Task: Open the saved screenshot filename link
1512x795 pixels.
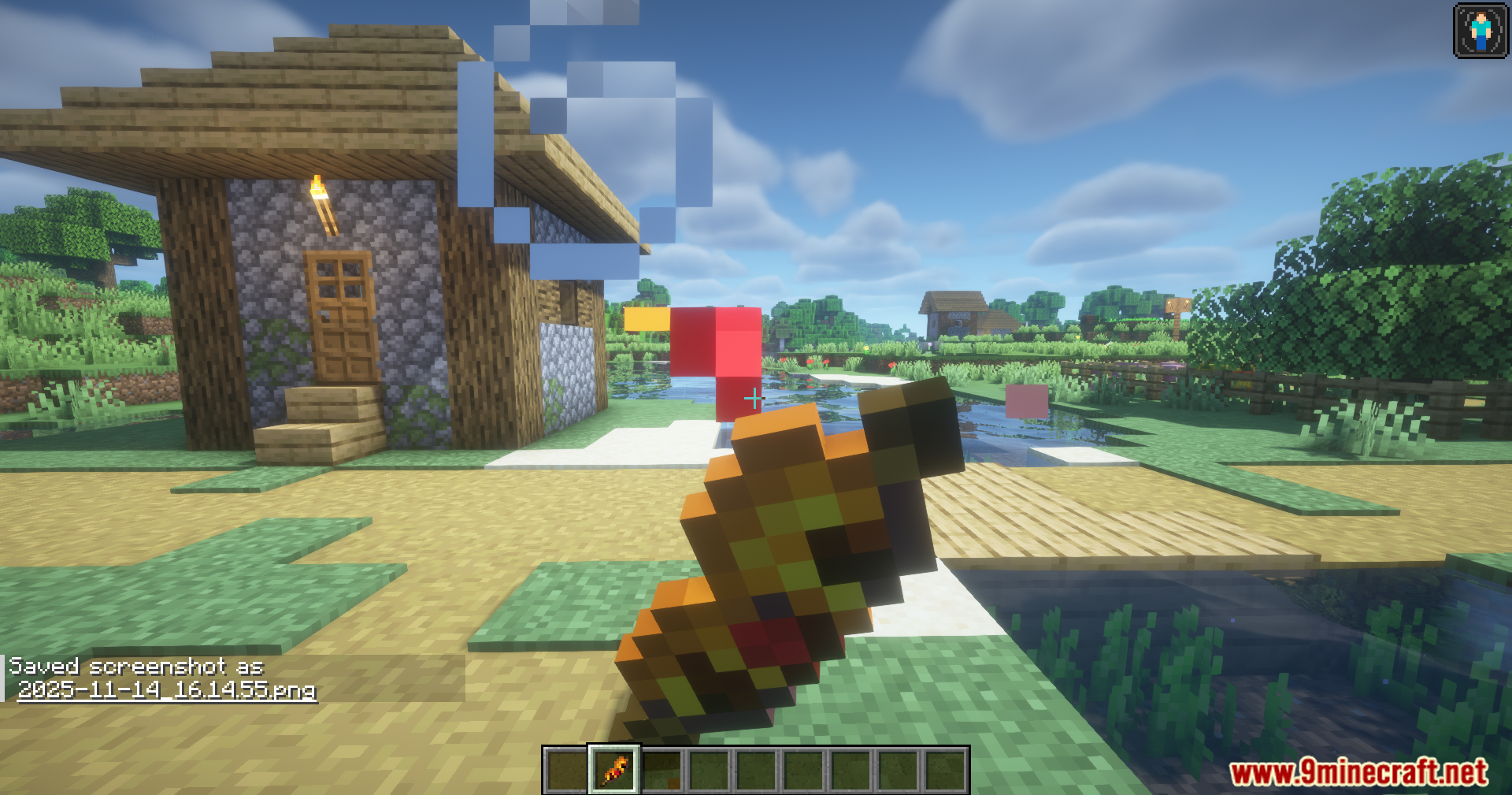Action: pos(166,690)
